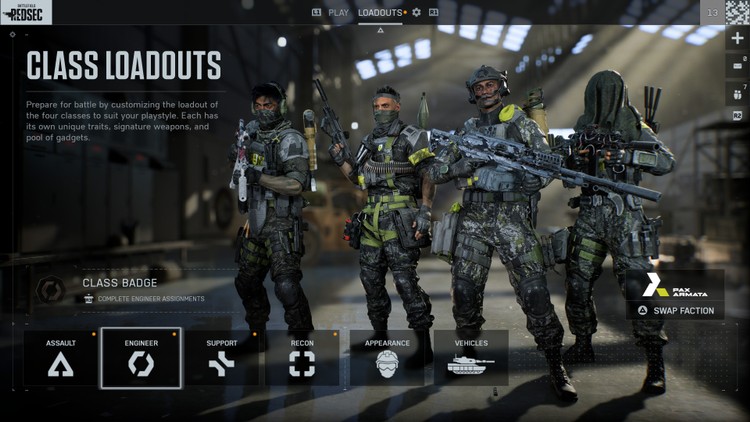Open settings via the gear icon
Screen dimensions: 750x422
tap(417, 13)
